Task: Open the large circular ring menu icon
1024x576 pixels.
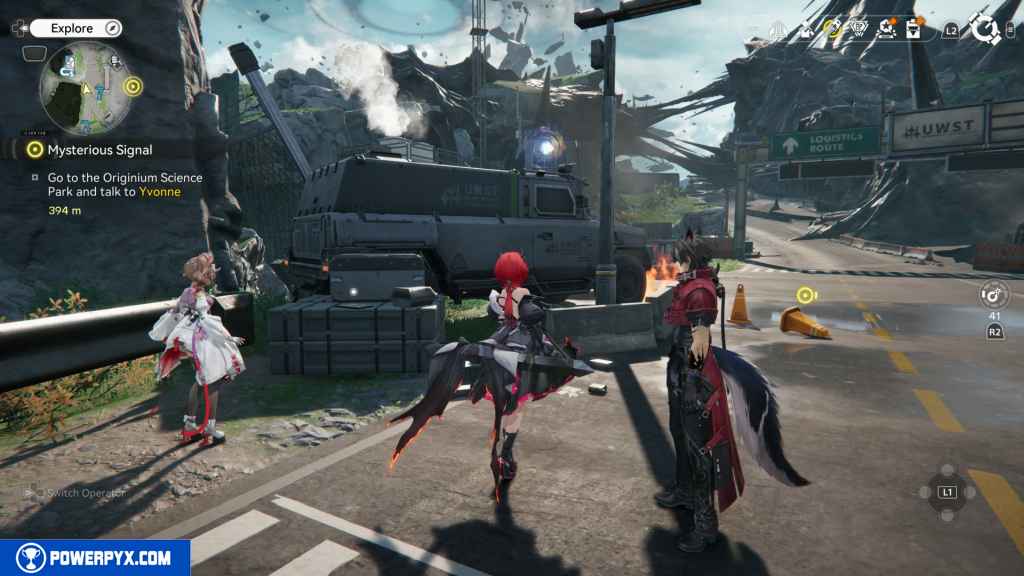Action: point(984,29)
